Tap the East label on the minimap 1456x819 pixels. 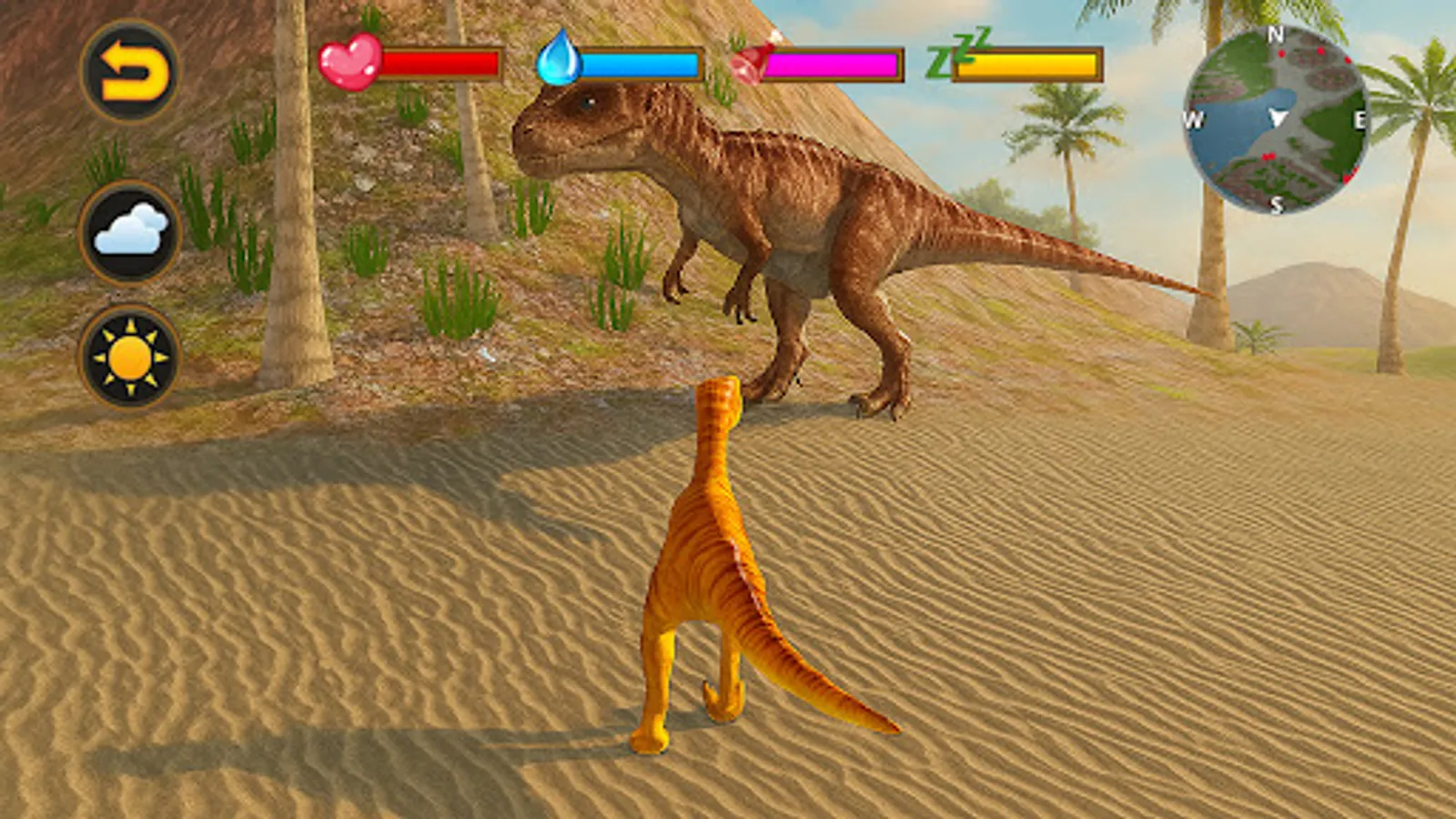pyautogui.click(x=1359, y=118)
